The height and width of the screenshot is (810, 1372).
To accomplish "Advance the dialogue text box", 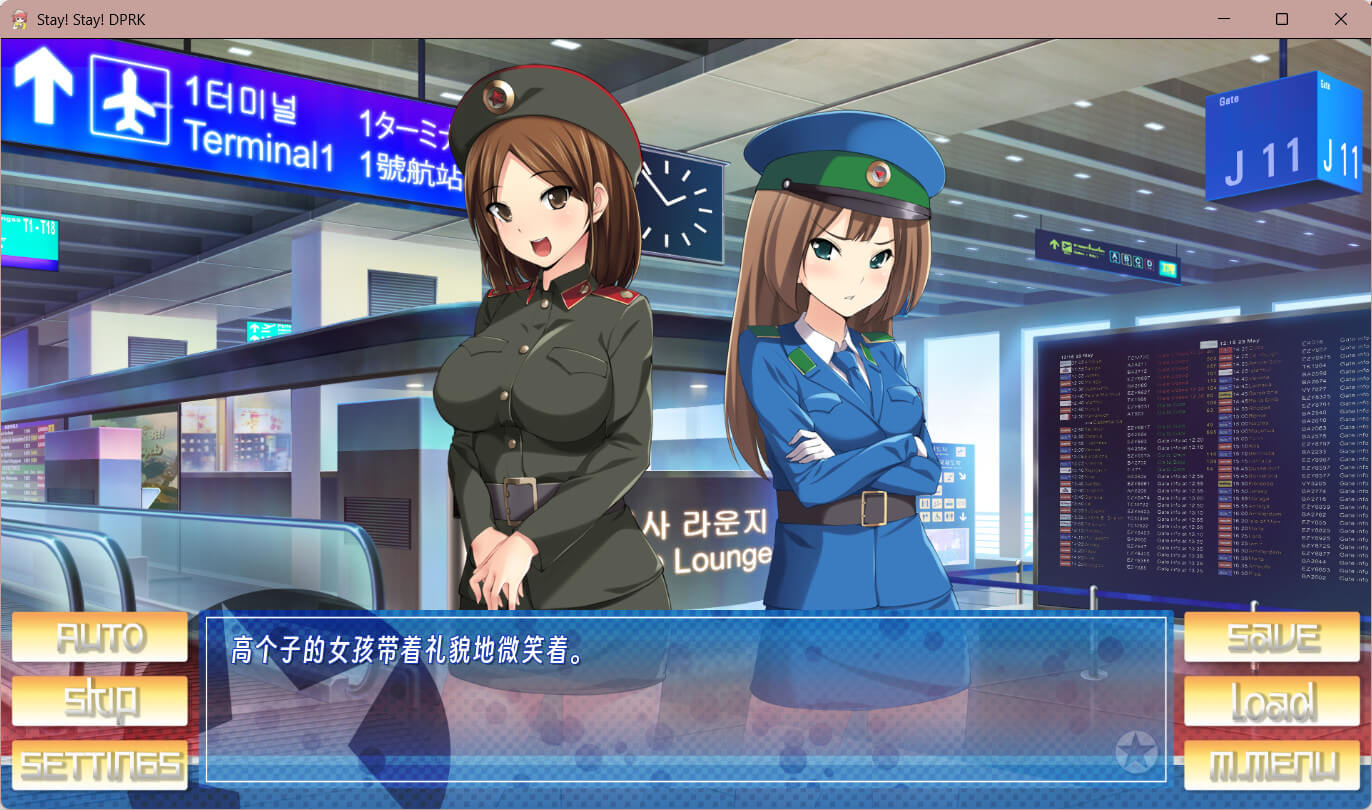I will (x=686, y=699).
